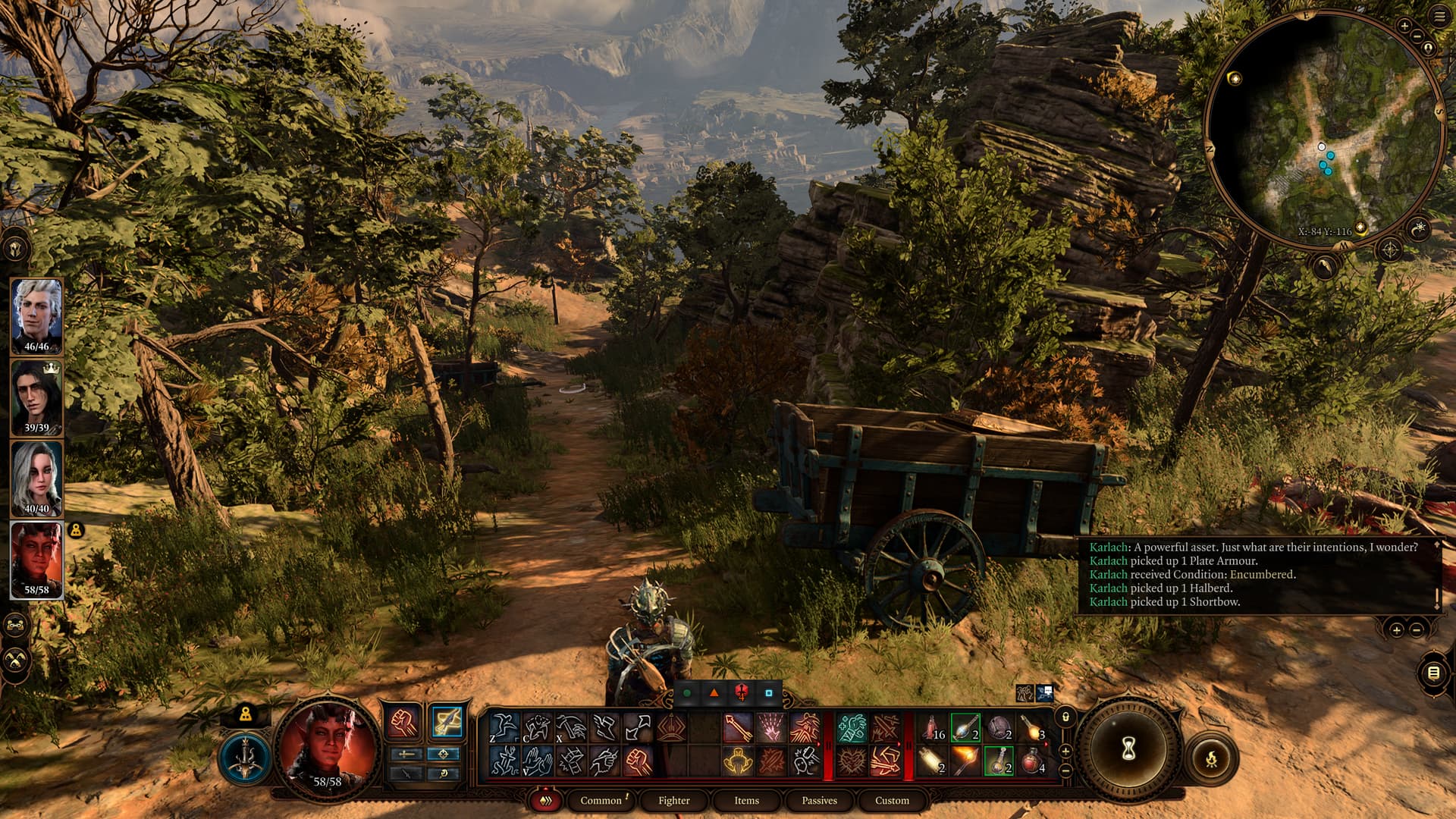1456x819 pixels.
Task: Use the red health potion with count 4
Action: (x=1032, y=759)
